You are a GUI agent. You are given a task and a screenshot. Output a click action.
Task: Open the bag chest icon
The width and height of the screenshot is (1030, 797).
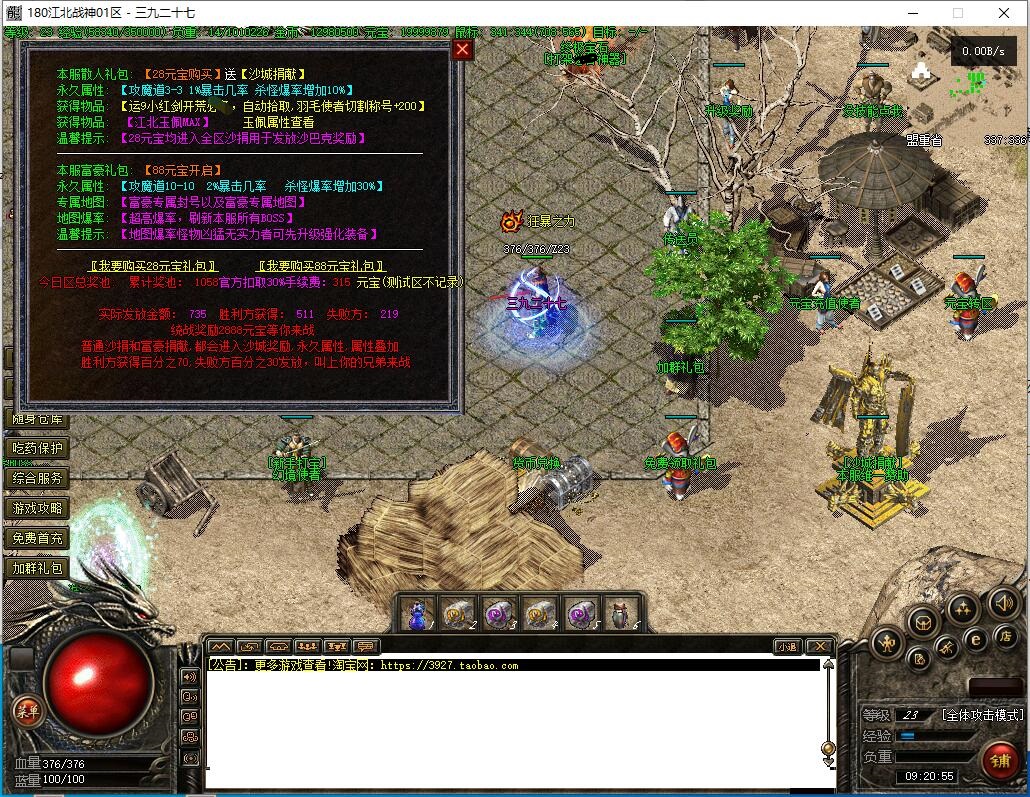click(923, 621)
